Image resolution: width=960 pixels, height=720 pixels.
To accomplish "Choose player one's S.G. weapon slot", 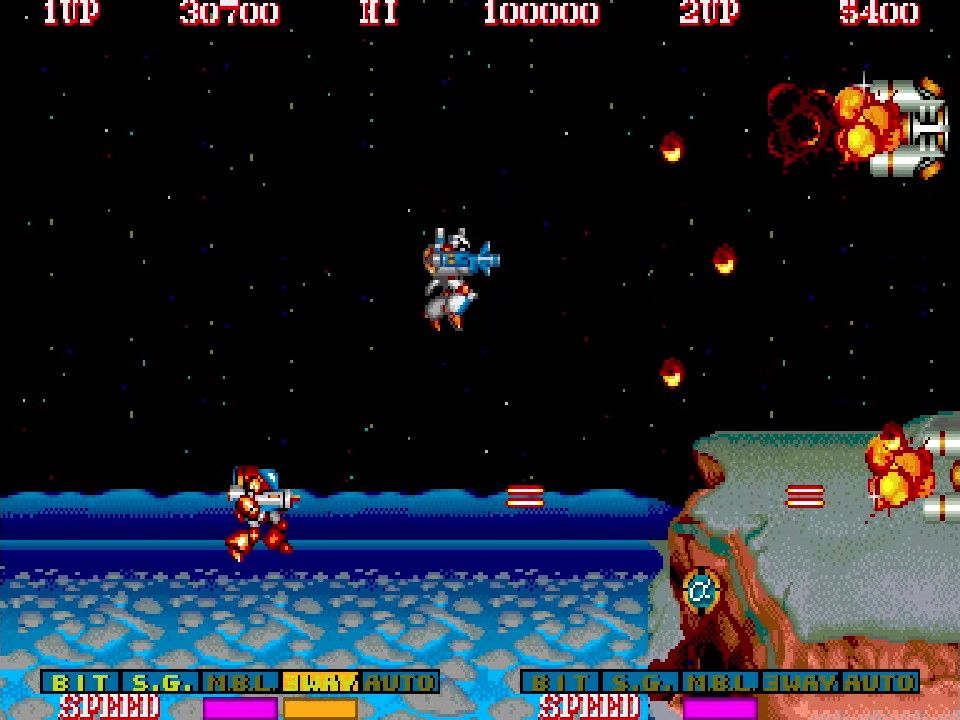I will point(162,683).
